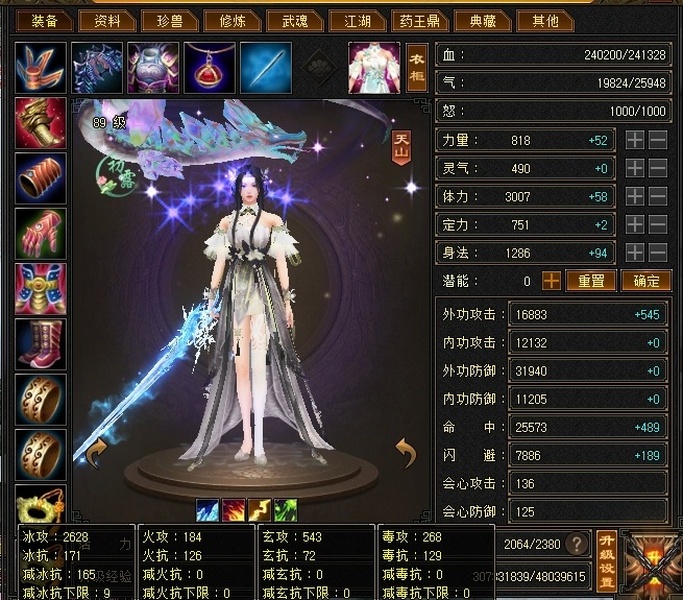The height and width of the screenshot is (600, 683).
Task: Click the ruby amulet necklace slot
Action: coord(209,68)
